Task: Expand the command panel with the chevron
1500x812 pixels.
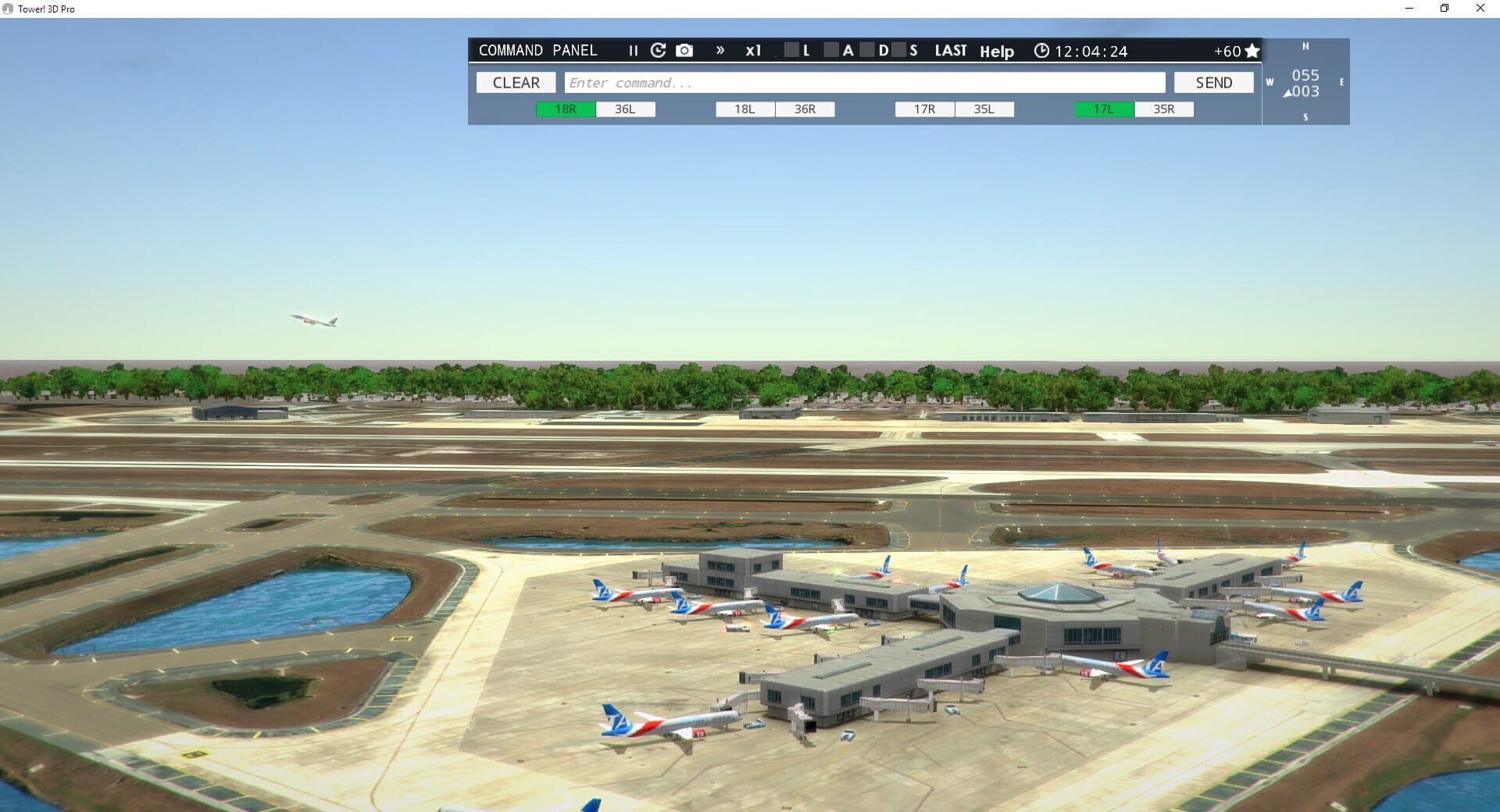Action: pos(720,50)
